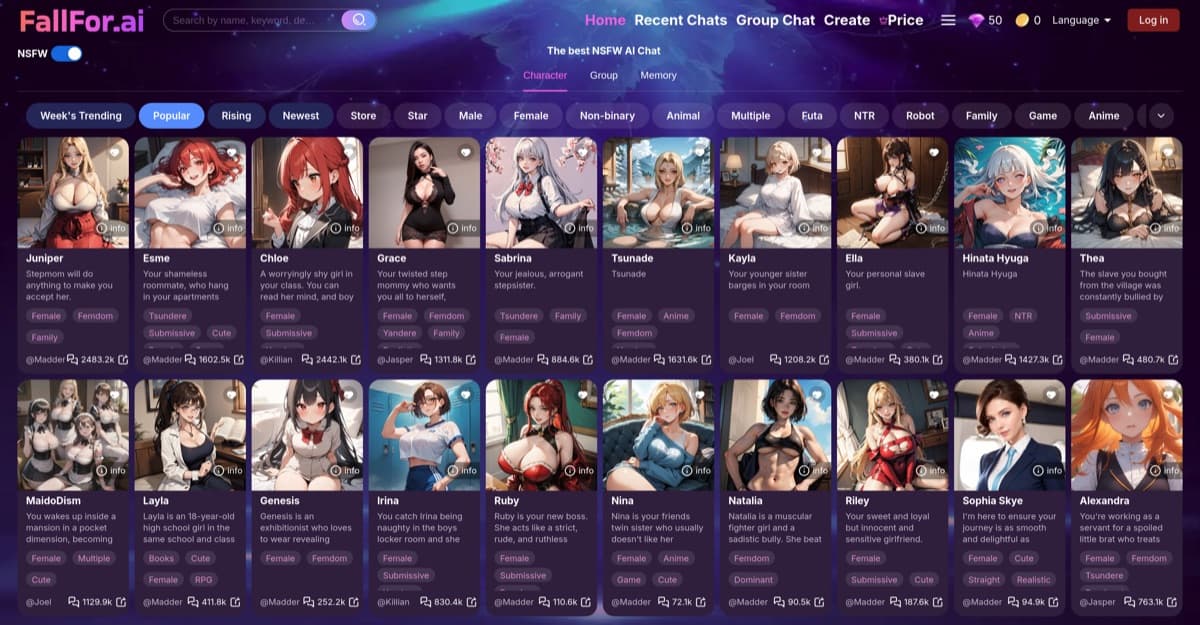
Task: Click the search bar field
Action: (x=252, y=20)
